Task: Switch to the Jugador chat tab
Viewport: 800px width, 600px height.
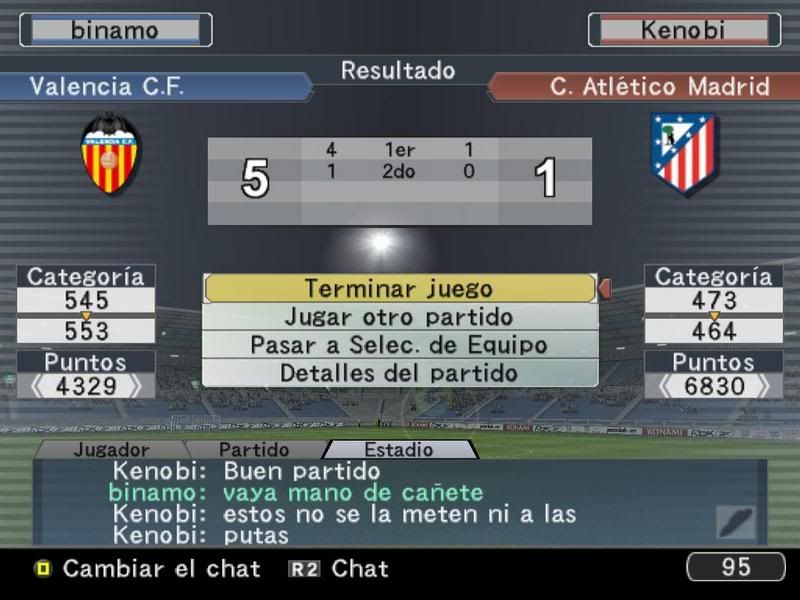Action: [111, 450]
